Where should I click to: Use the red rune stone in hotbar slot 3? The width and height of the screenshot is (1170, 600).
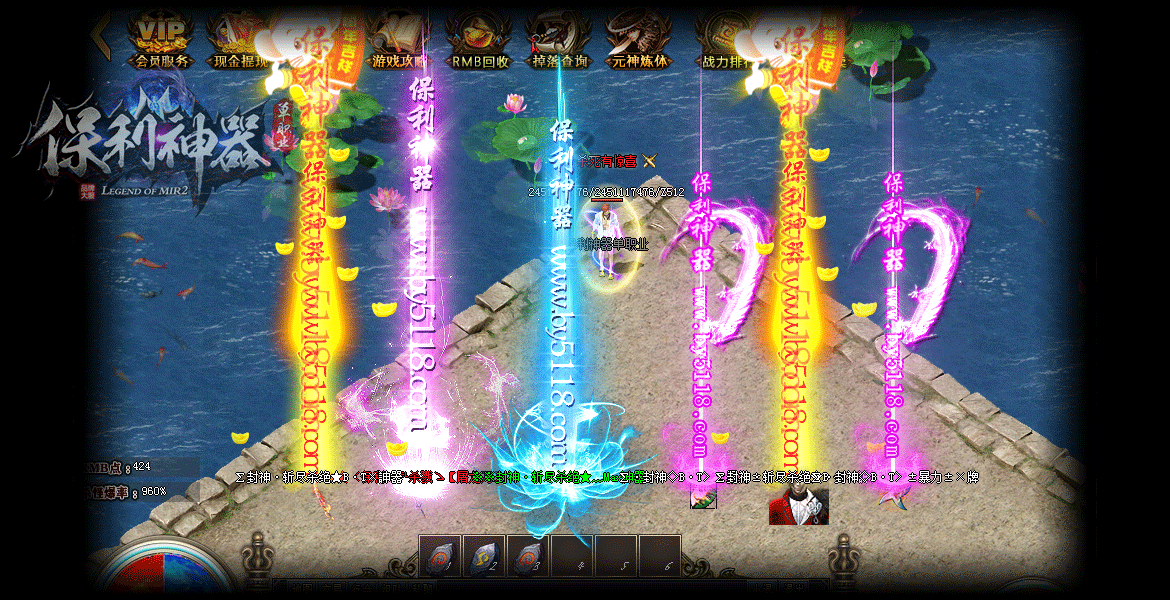(x=528, y=557)
